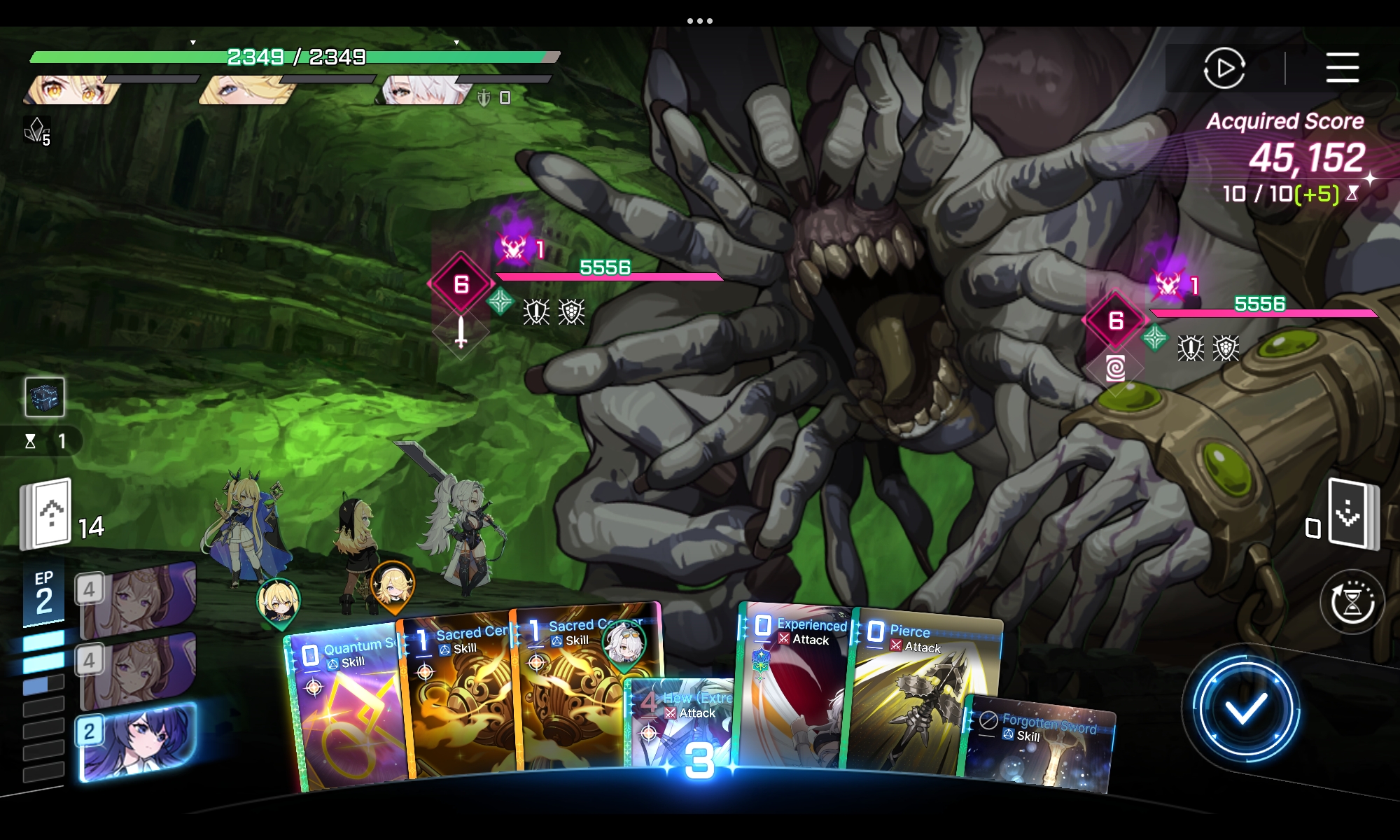1400x840 pixels.
Task: Open the draw pile showing 14 cards
Action: [46, 514]
